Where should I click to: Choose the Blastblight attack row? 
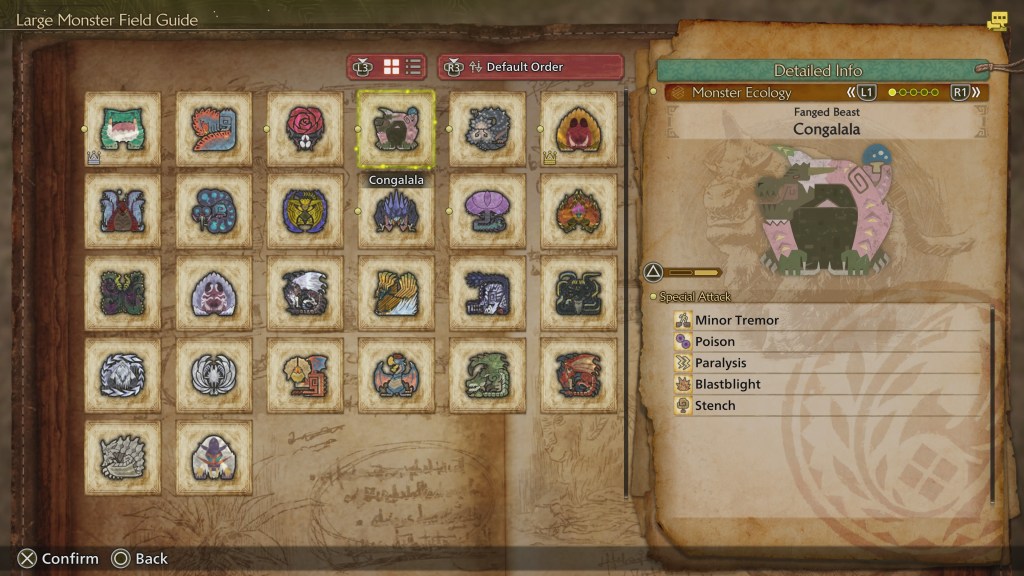click(x=830, y=384)
